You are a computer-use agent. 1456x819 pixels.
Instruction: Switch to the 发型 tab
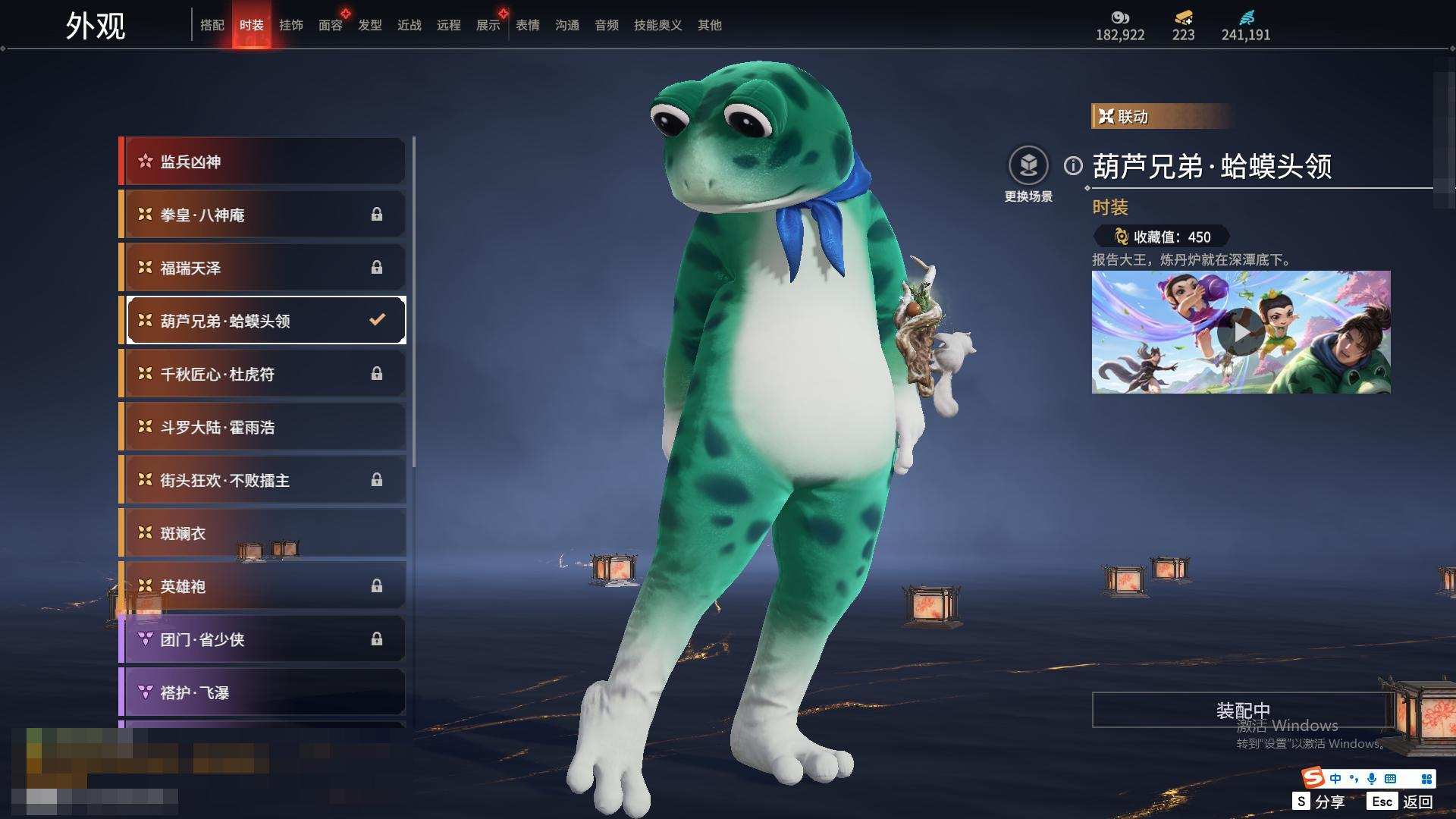pyautogui.click(x=370, y=25)
